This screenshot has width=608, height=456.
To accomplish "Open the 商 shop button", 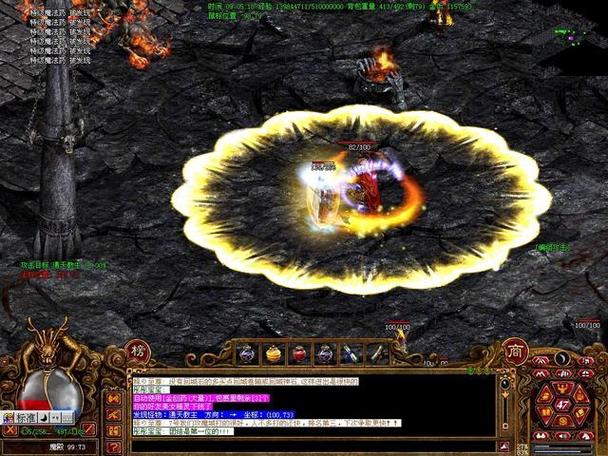I will (515, 352).
